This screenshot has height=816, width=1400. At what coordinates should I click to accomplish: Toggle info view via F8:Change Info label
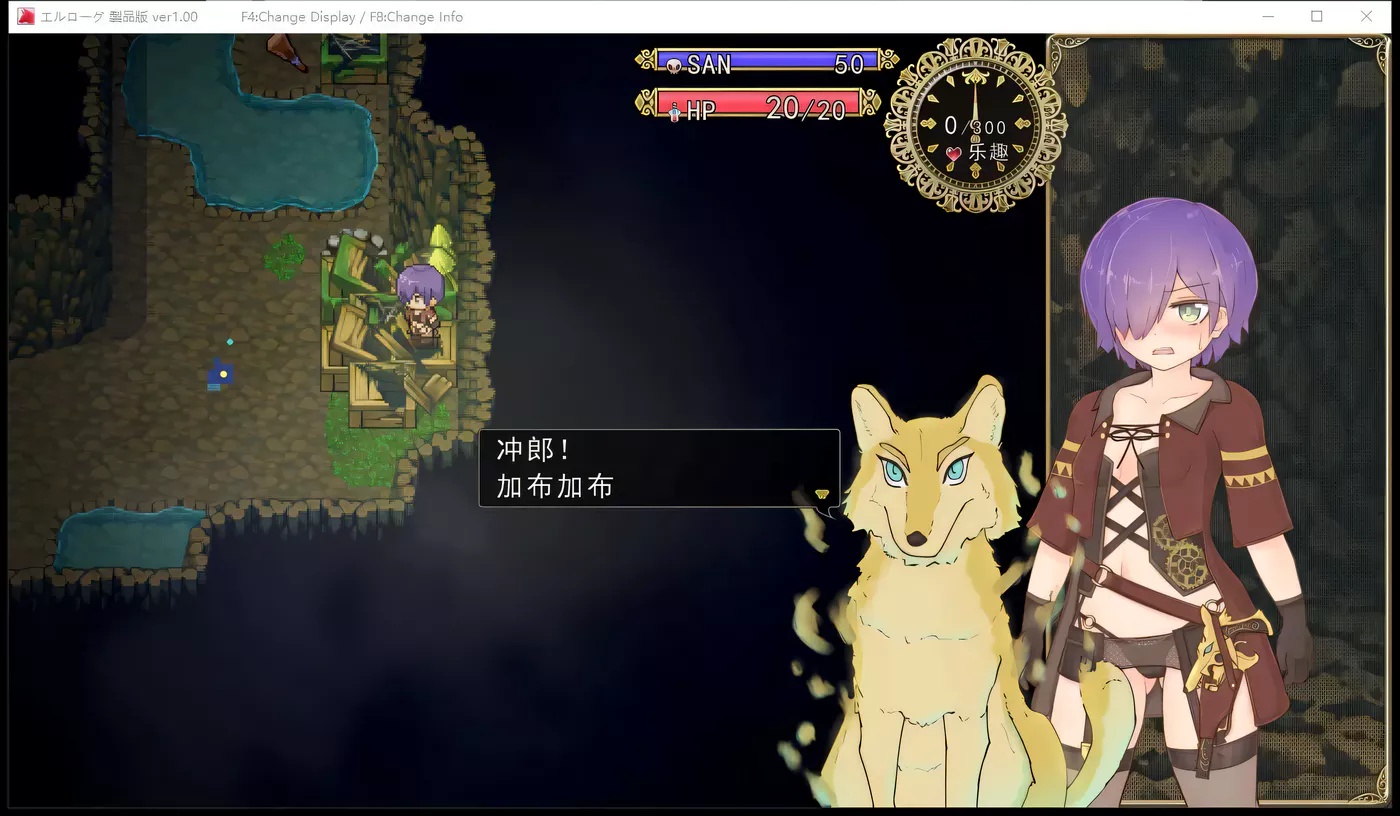click(417, 16)
